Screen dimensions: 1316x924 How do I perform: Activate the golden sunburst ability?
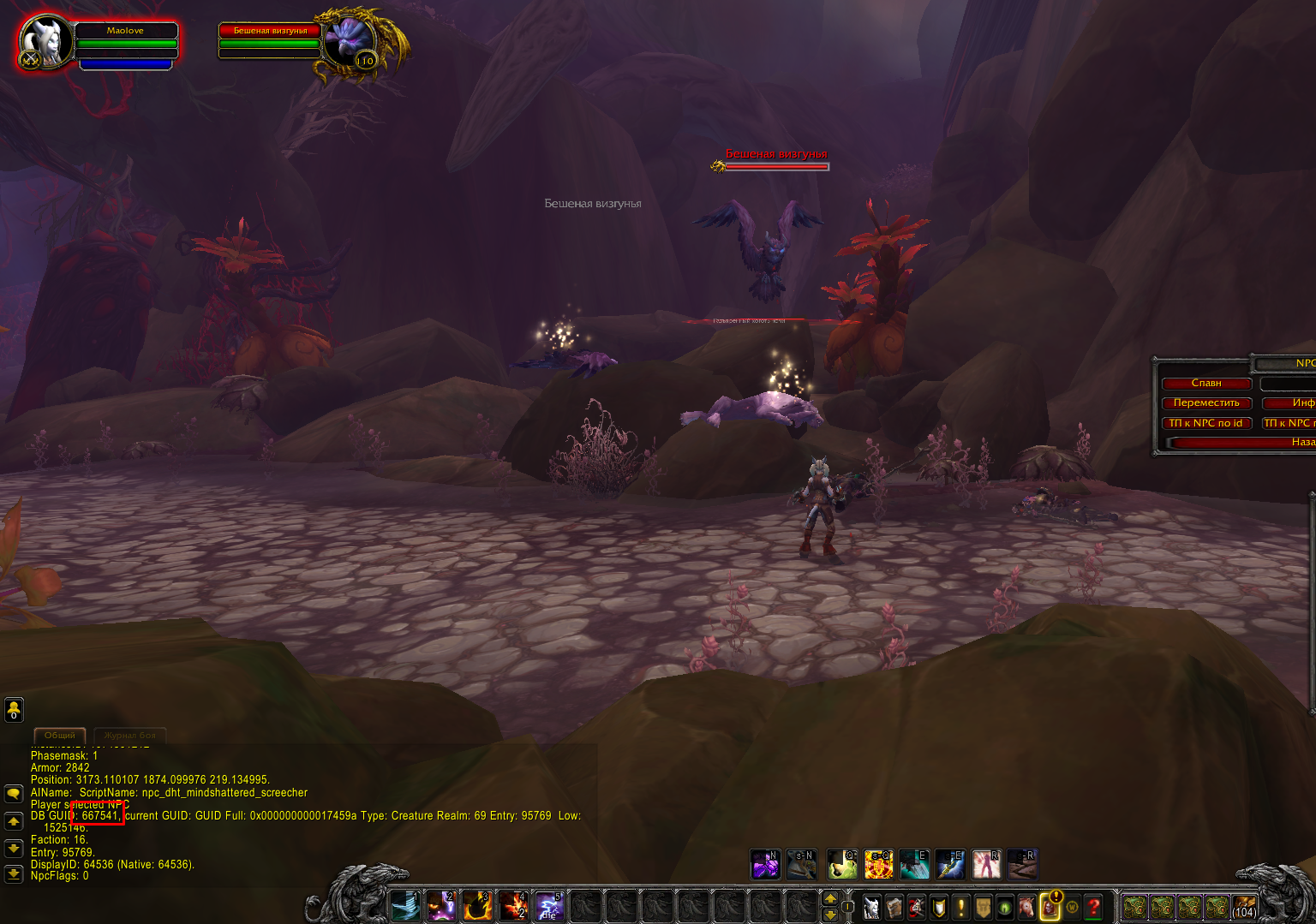(x=878, y=865)
